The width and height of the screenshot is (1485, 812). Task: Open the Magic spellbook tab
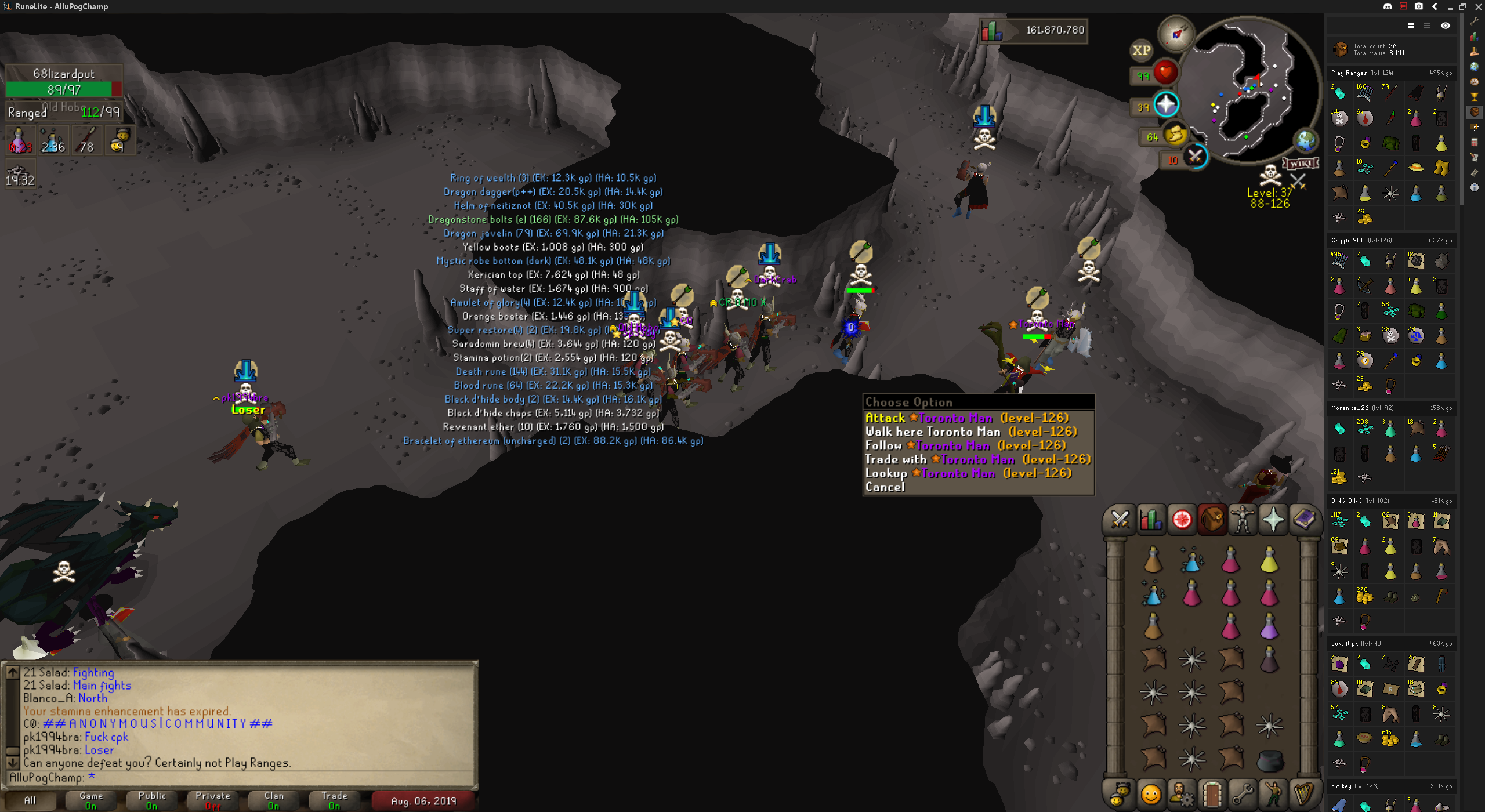(x=1304, y=519)
